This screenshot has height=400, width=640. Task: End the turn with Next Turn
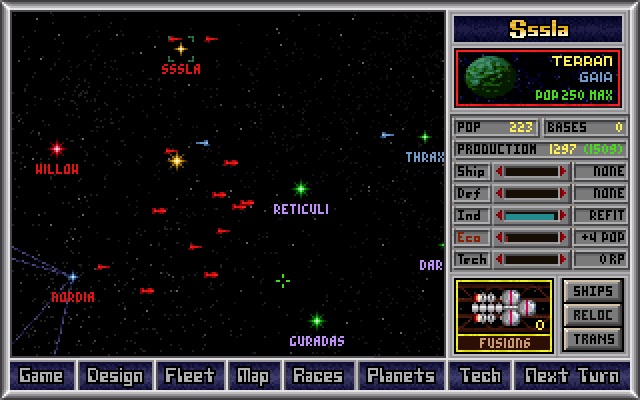pos(571,376)
